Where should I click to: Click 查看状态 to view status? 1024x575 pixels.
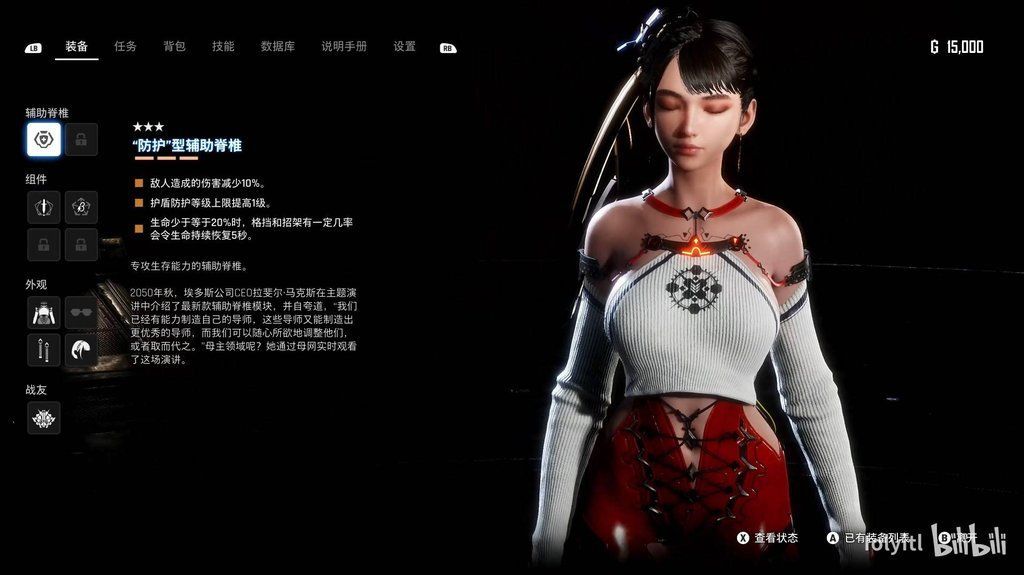coord(768,538)
